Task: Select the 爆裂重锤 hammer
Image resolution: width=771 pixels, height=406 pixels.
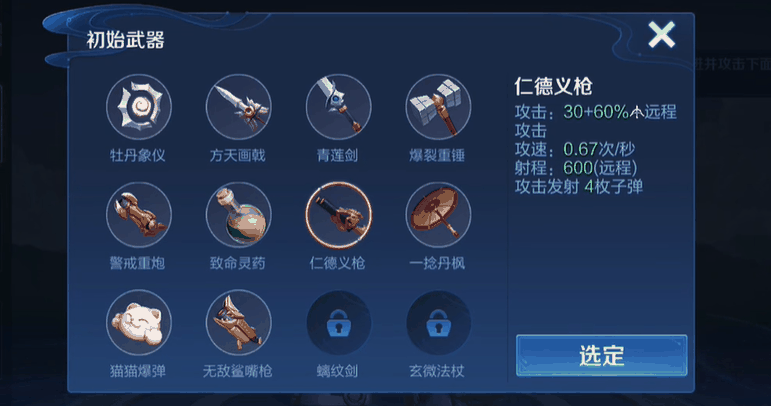Action: (438, 107)
